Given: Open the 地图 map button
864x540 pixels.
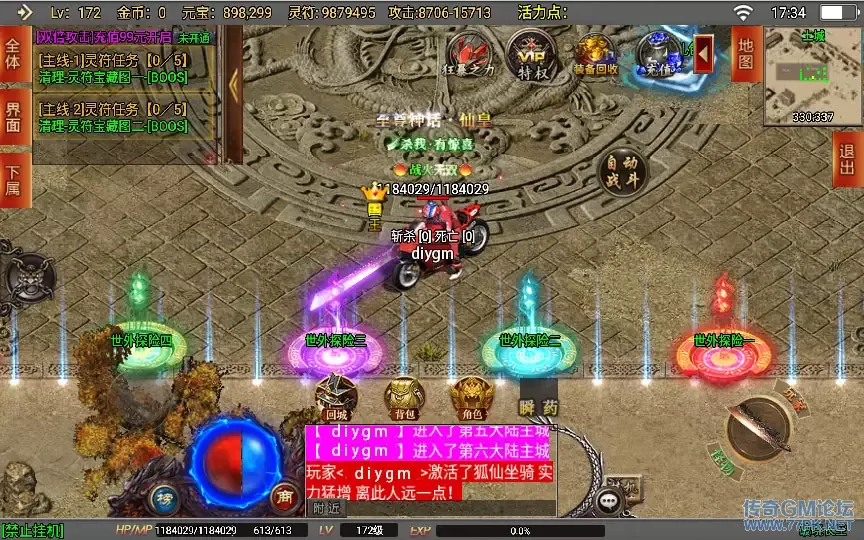Looking at the screenshot, I should [745, 53].
